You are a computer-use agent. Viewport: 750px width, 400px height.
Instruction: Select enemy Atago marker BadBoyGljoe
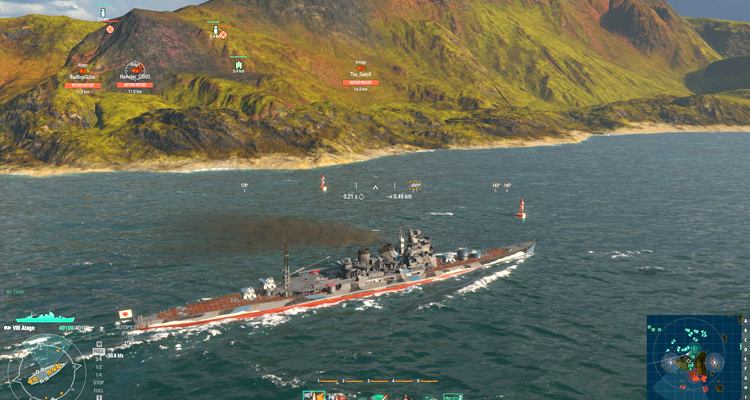click(82, 72)
